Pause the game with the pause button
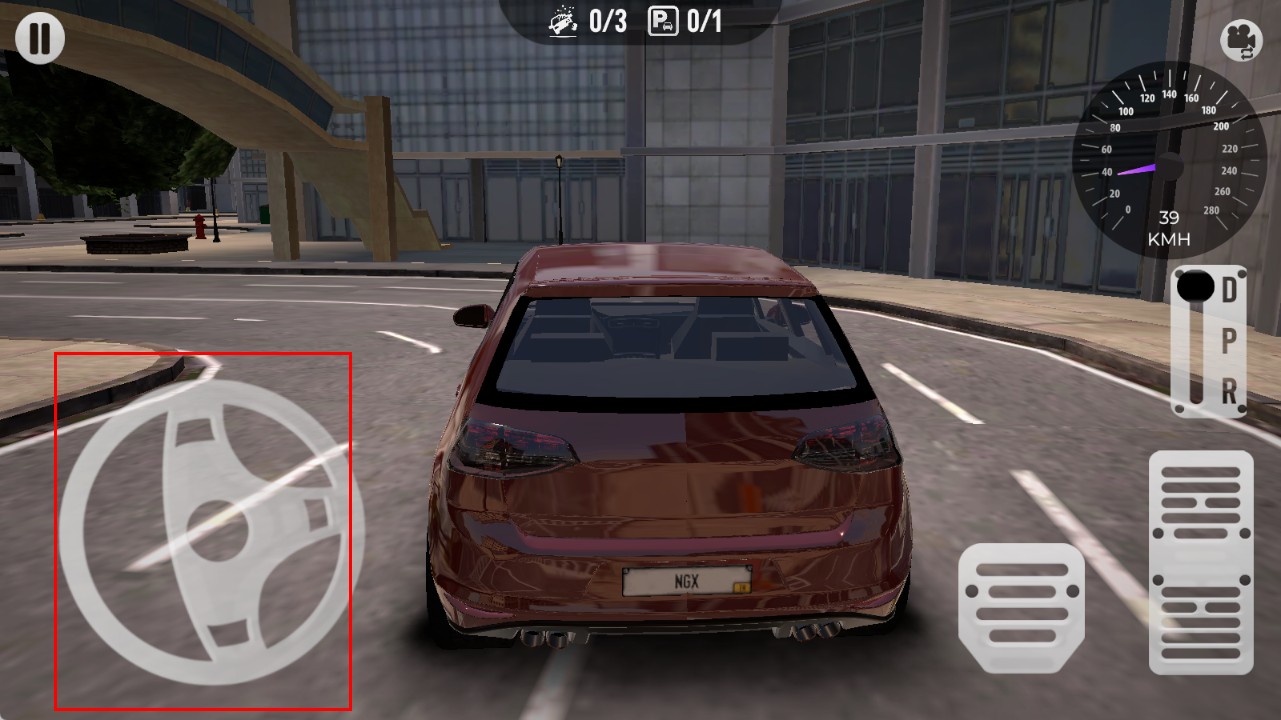The height and width of the screenshot is (720, 1281). [x=40, y=39]
